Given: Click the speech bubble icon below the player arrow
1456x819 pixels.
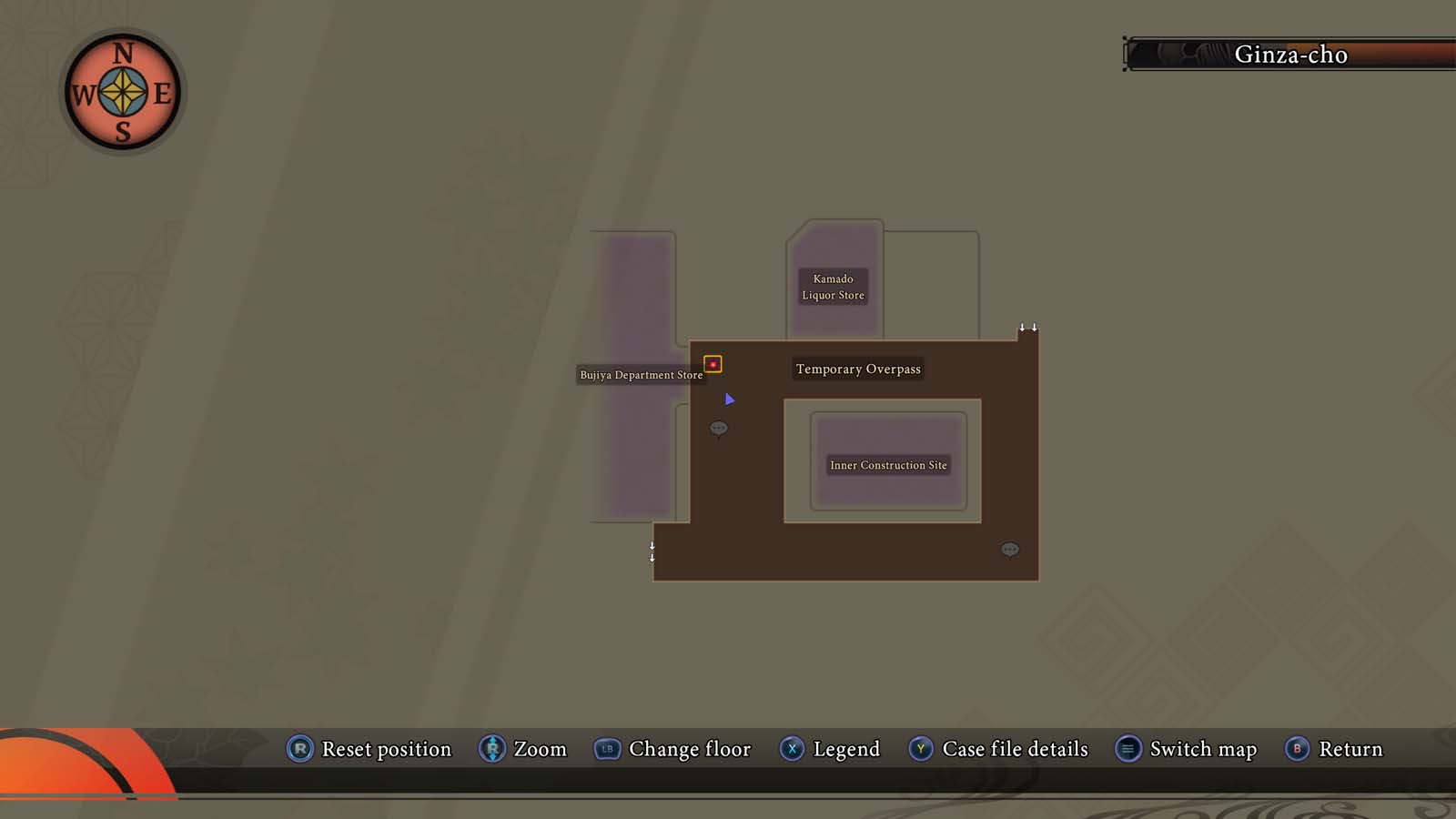Looking at the screenshot, I should 719,428.
